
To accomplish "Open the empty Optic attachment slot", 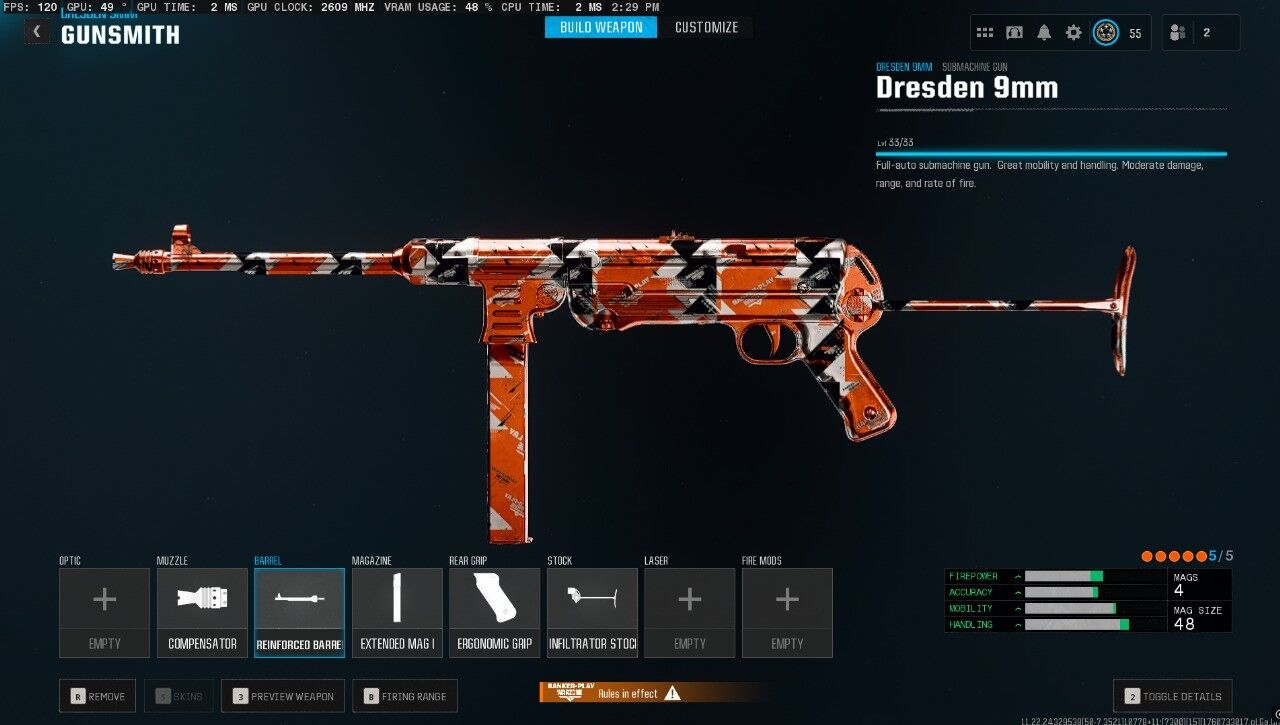I will 104,612.
